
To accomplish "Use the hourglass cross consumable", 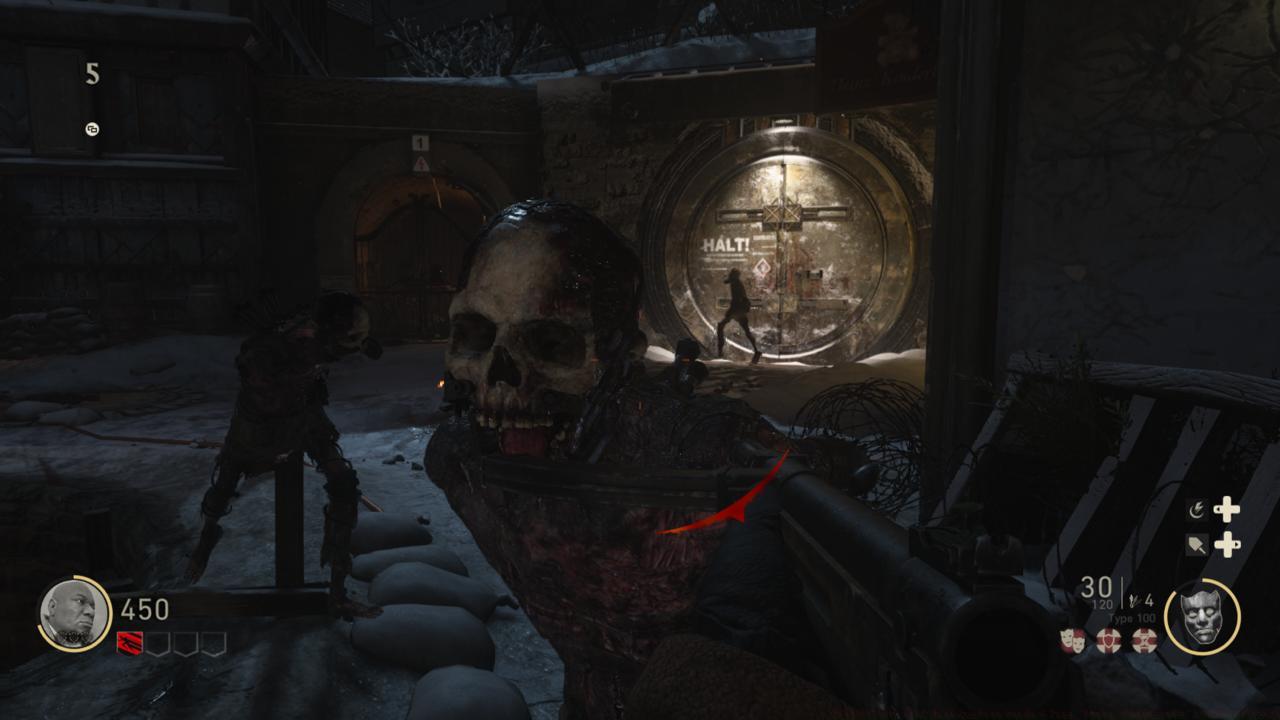I will click(1143, 641).
